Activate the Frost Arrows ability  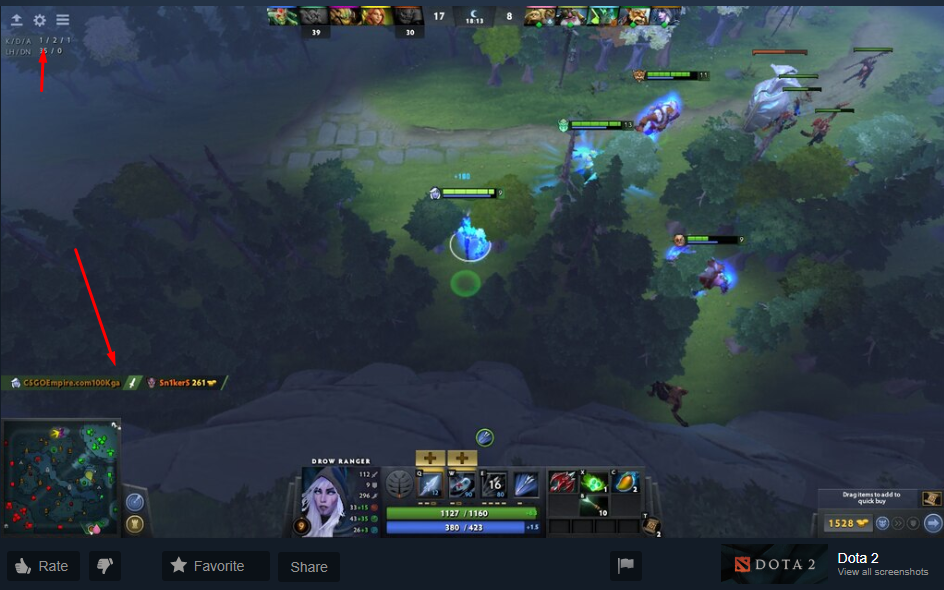(x=431, y=485)
